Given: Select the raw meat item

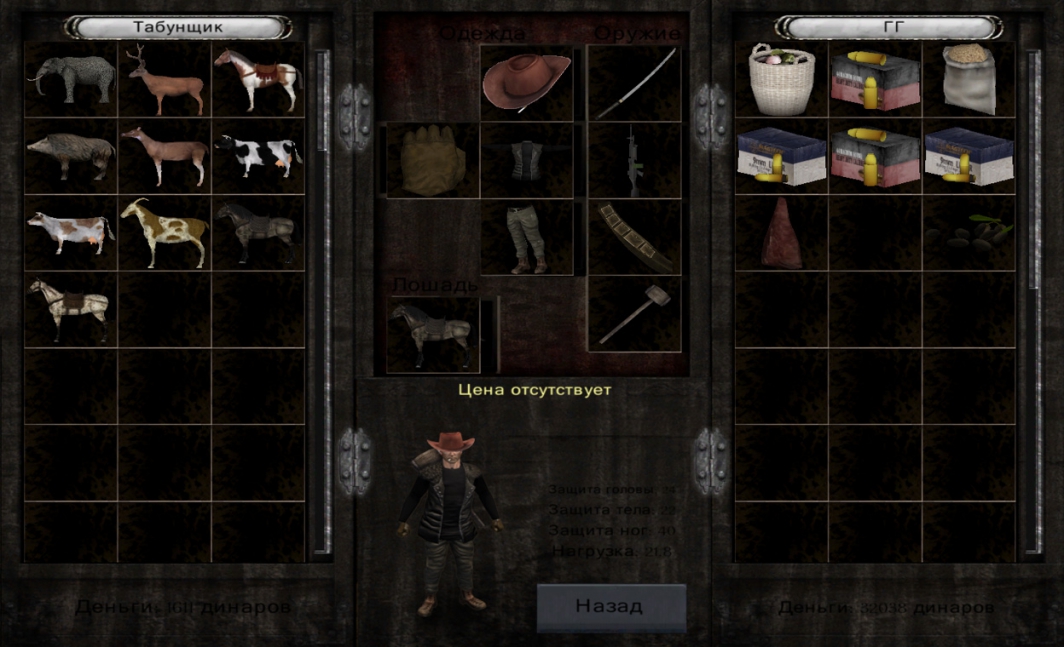Looking at the screenshot, I should pyautogui.click(x=782, y=232).
